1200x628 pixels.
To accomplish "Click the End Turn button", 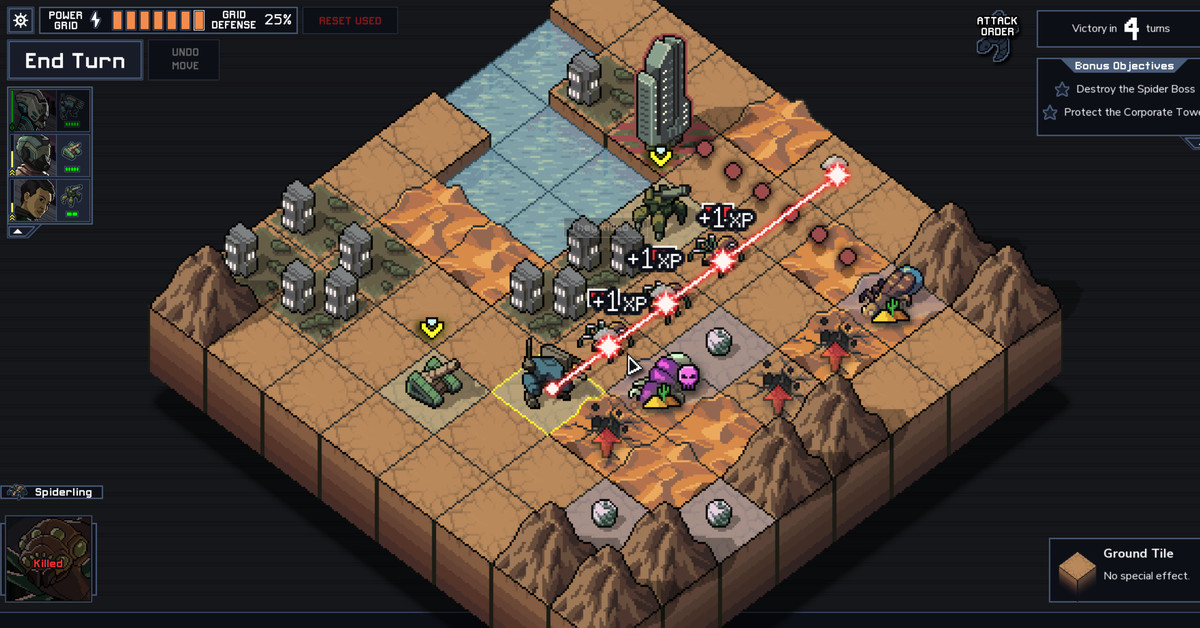I will pos(75,61).
